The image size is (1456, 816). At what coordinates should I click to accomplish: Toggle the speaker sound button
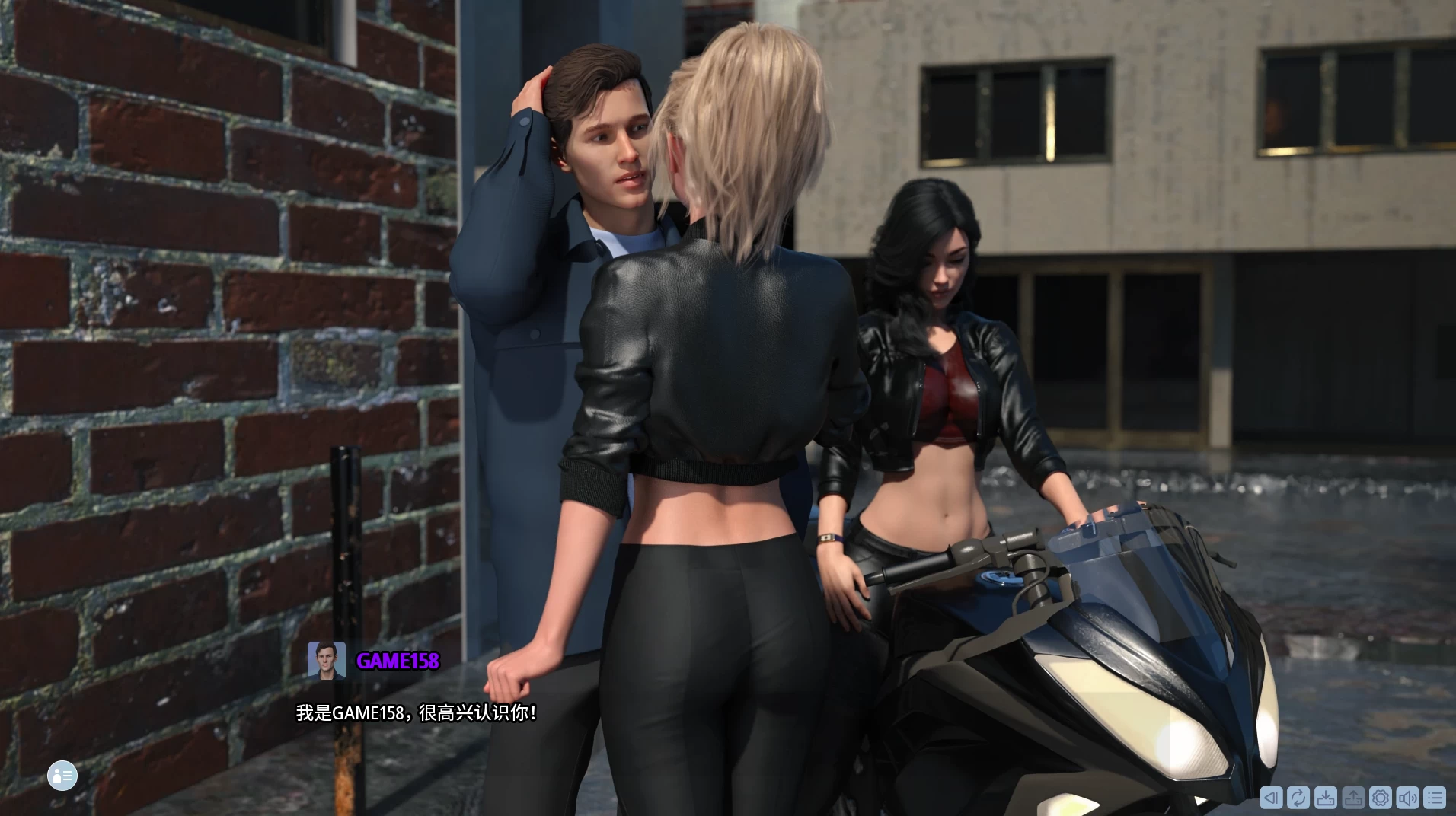(1408, 798)
